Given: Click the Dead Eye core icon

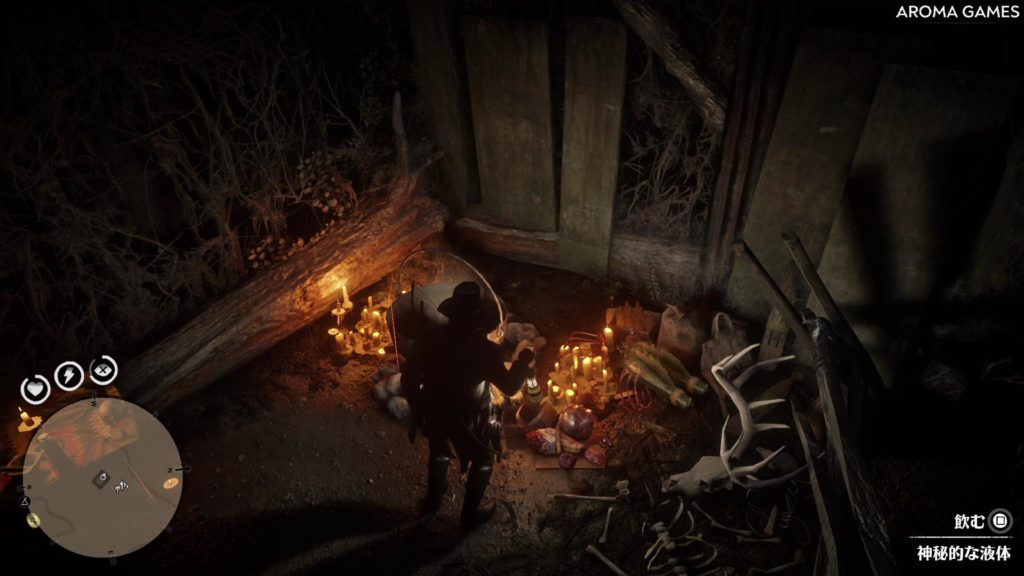Looking at the screenshot, I should coord(103,371).
